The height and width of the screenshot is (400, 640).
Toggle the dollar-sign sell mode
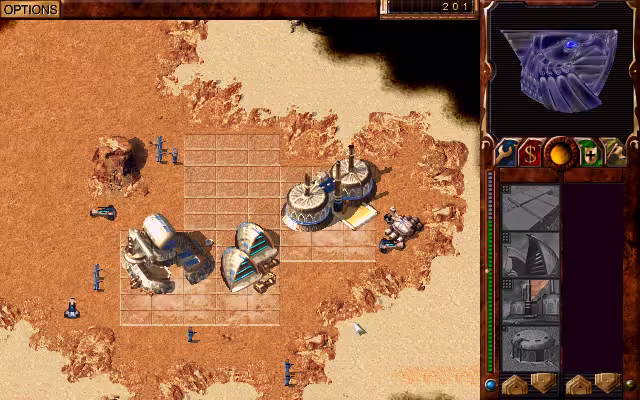[x=532, y=154]
